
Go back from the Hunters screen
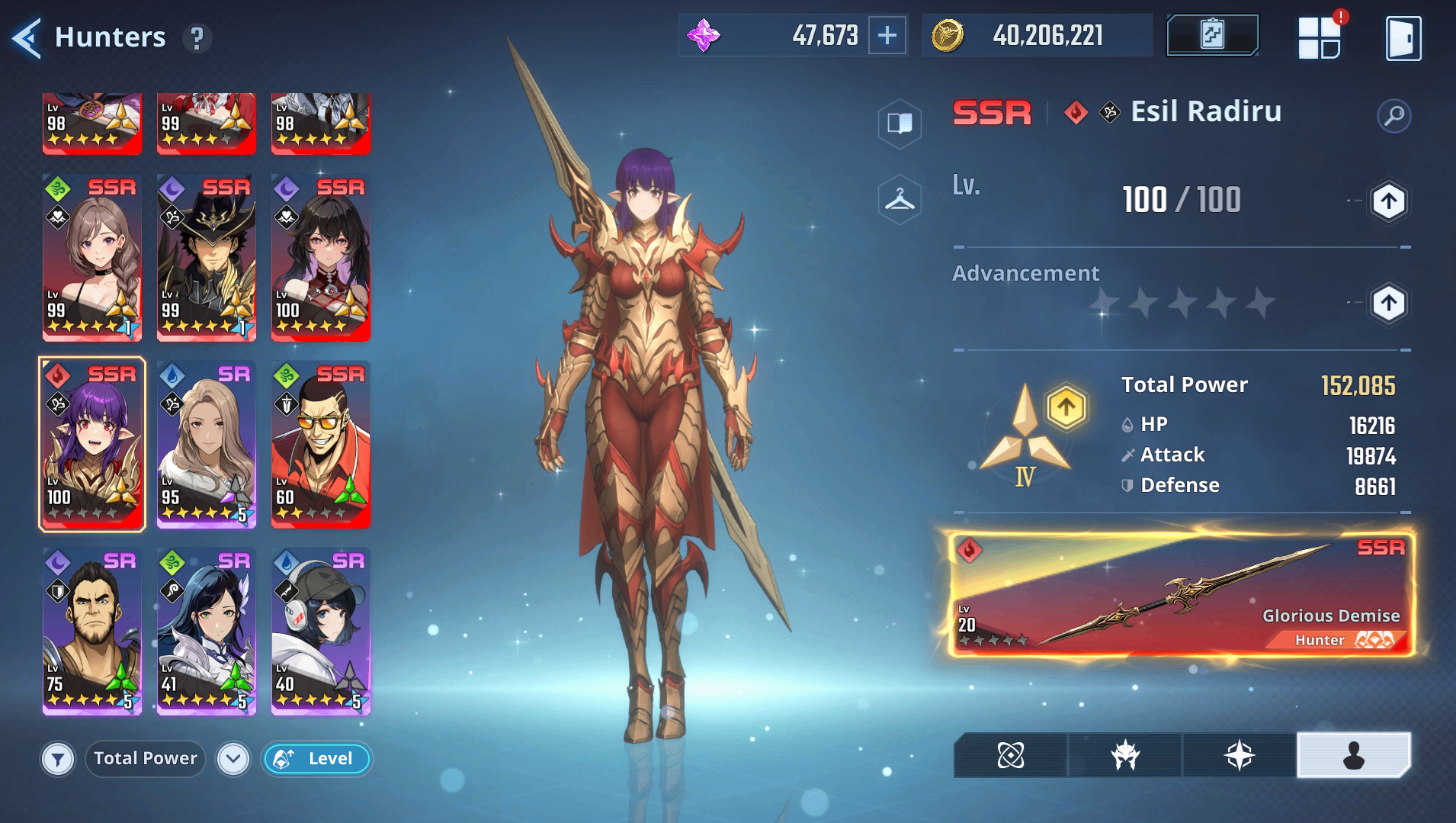pyautogui.click(x=27, y=37)
